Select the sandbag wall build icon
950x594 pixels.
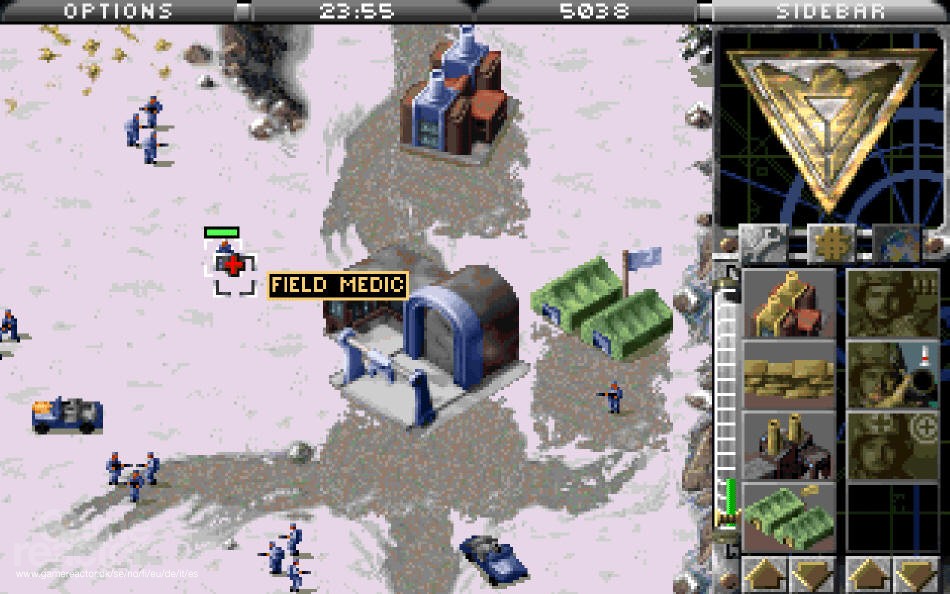pos(789,374)
